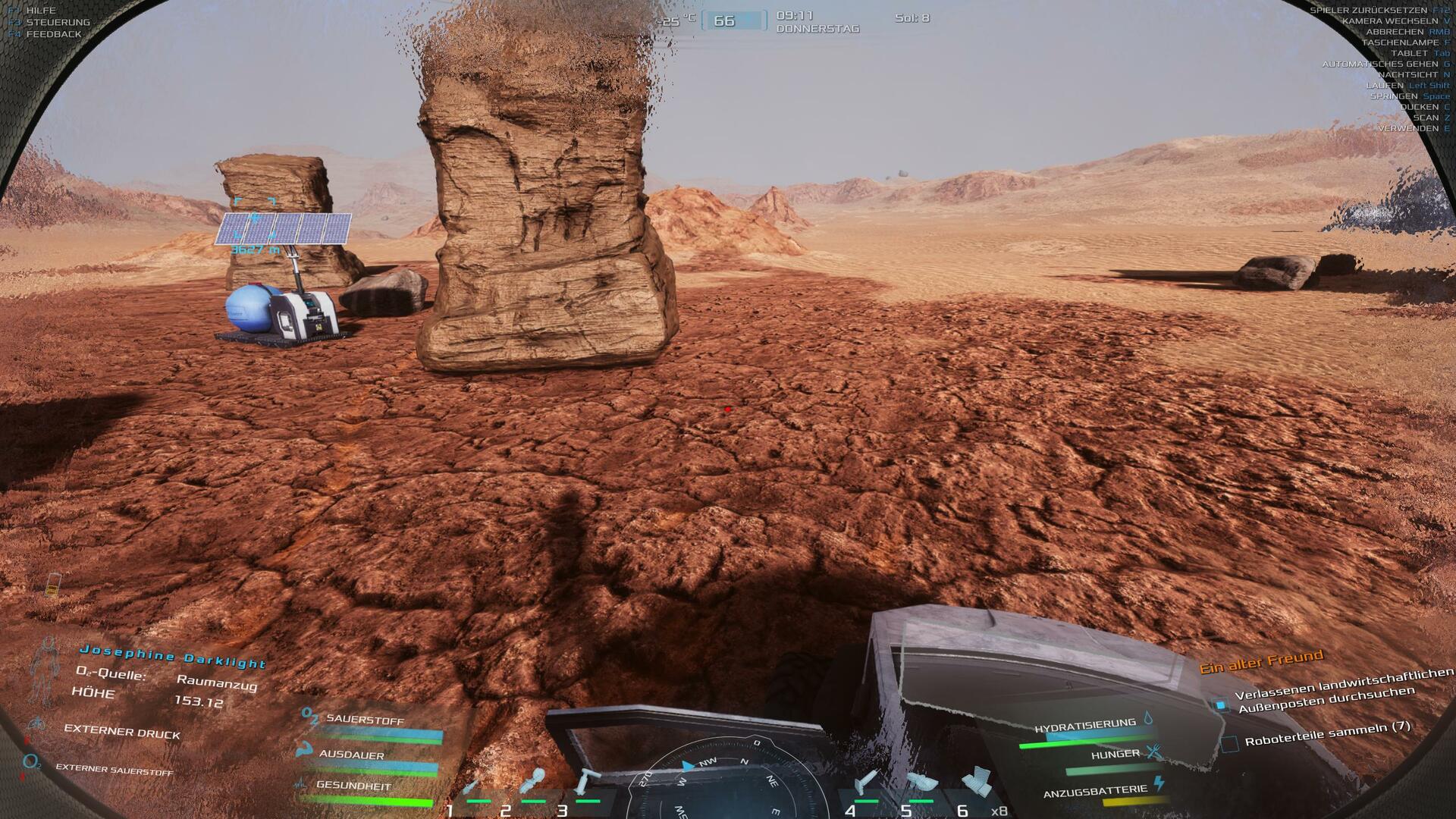Select hotbar slot 1 tool
Viewport: 1456px width, 819px height.
tap(472, 788)
